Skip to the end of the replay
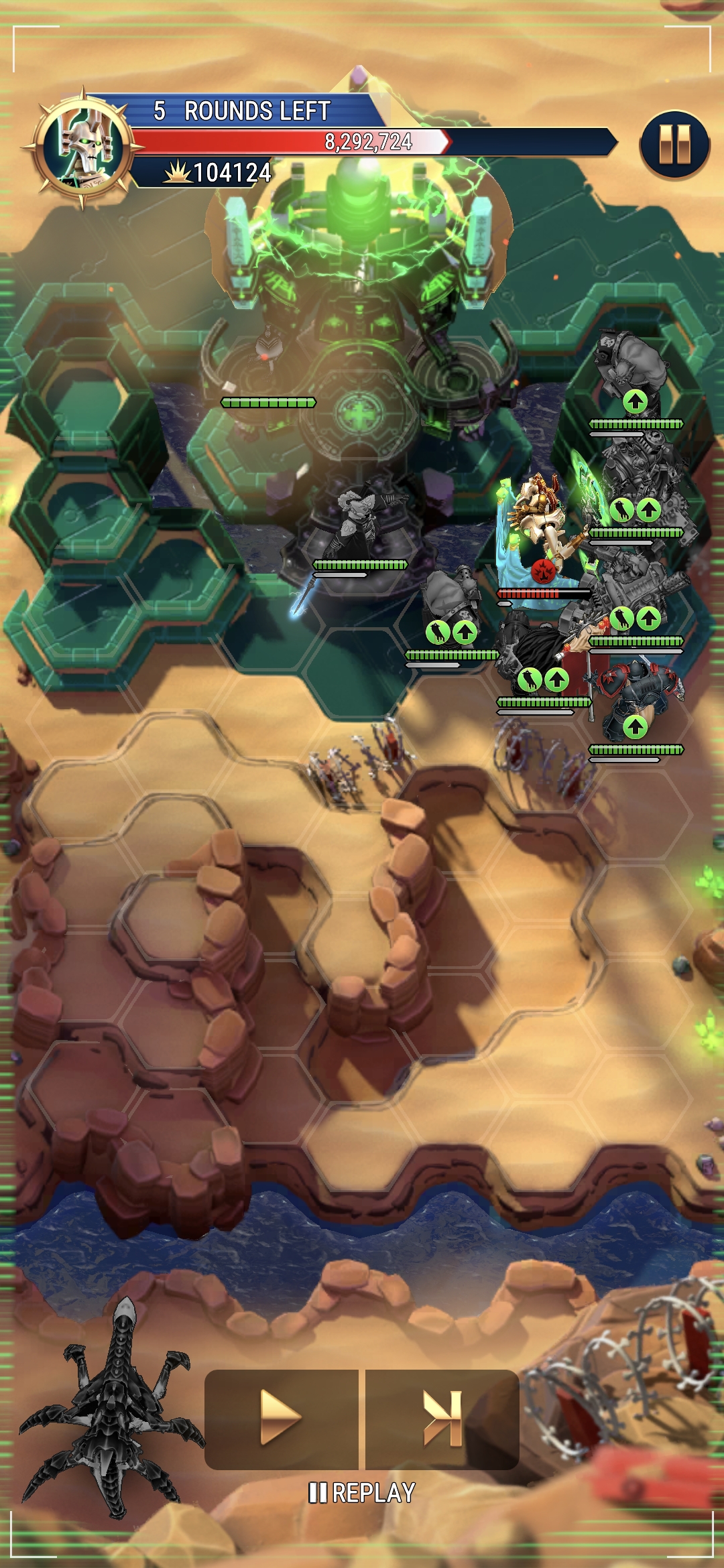Screen dimensions: 724x1568 [x=442, y=1419]
